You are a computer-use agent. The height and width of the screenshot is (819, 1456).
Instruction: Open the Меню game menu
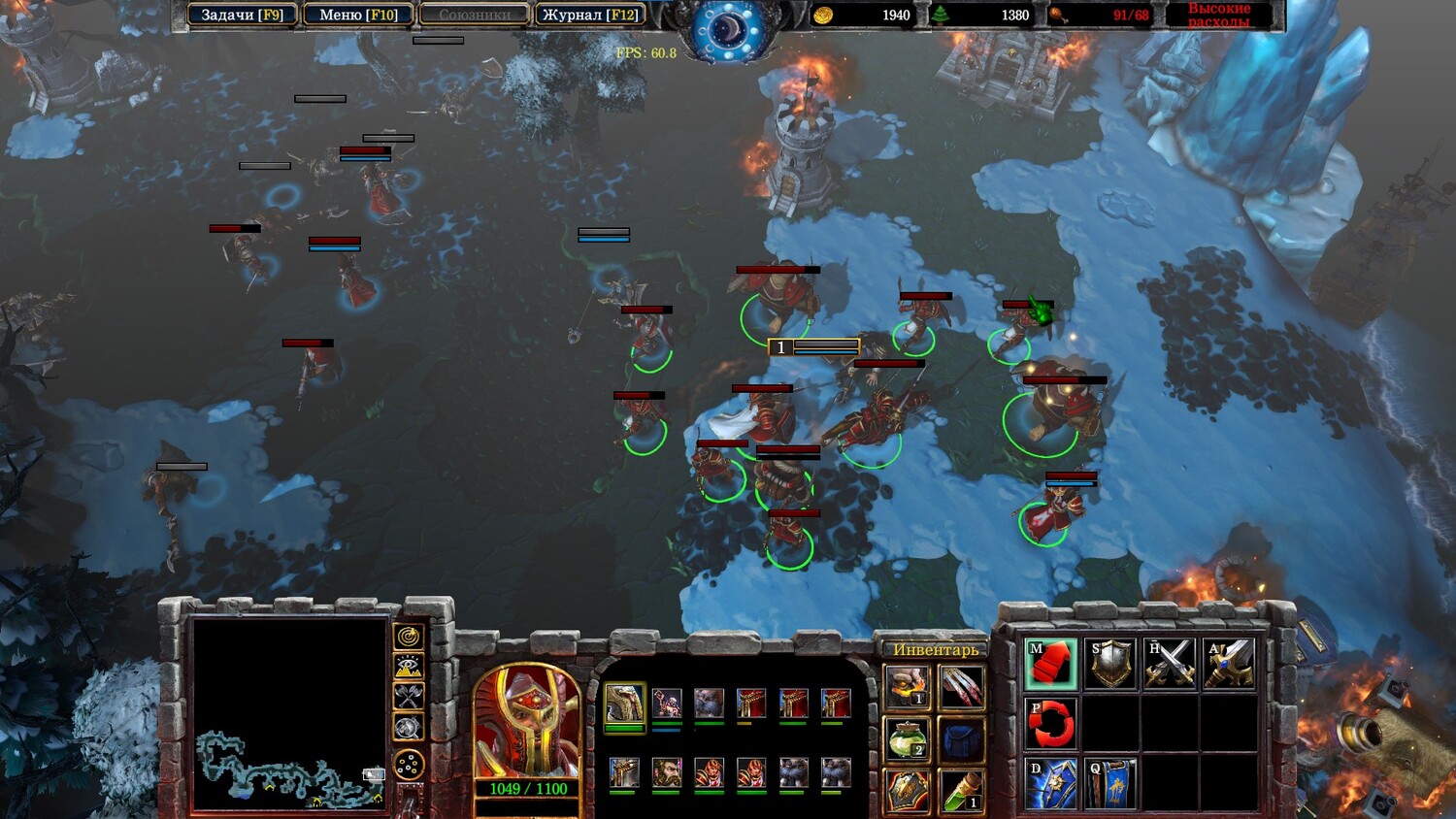click(x=358, y=15)
